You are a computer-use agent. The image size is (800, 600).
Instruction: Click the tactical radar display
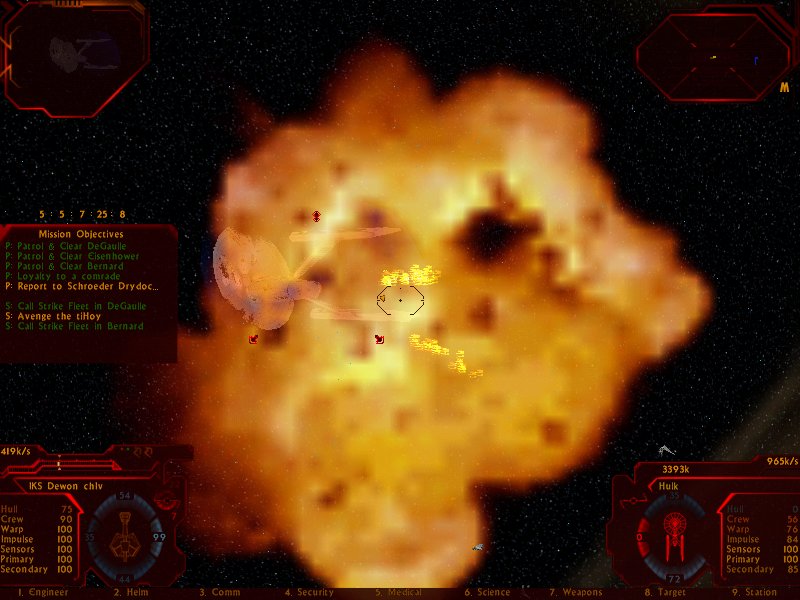pyautogui.click(x=713, y=55)
